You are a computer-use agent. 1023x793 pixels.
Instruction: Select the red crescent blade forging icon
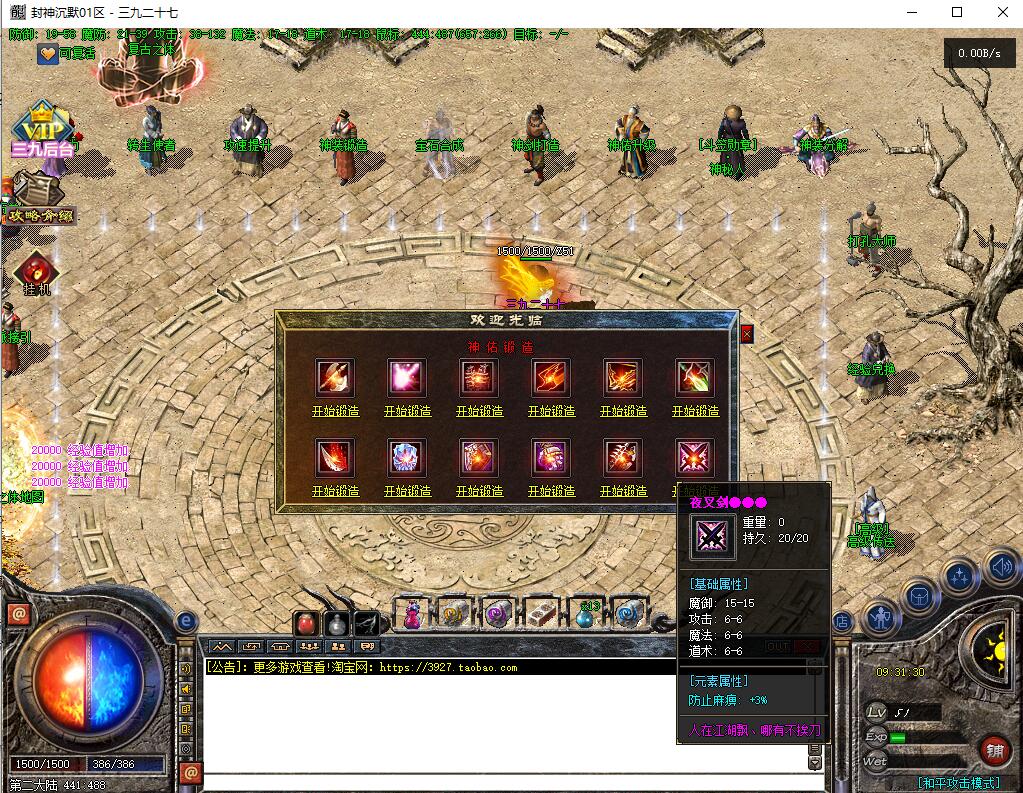[x=335, y=458]
